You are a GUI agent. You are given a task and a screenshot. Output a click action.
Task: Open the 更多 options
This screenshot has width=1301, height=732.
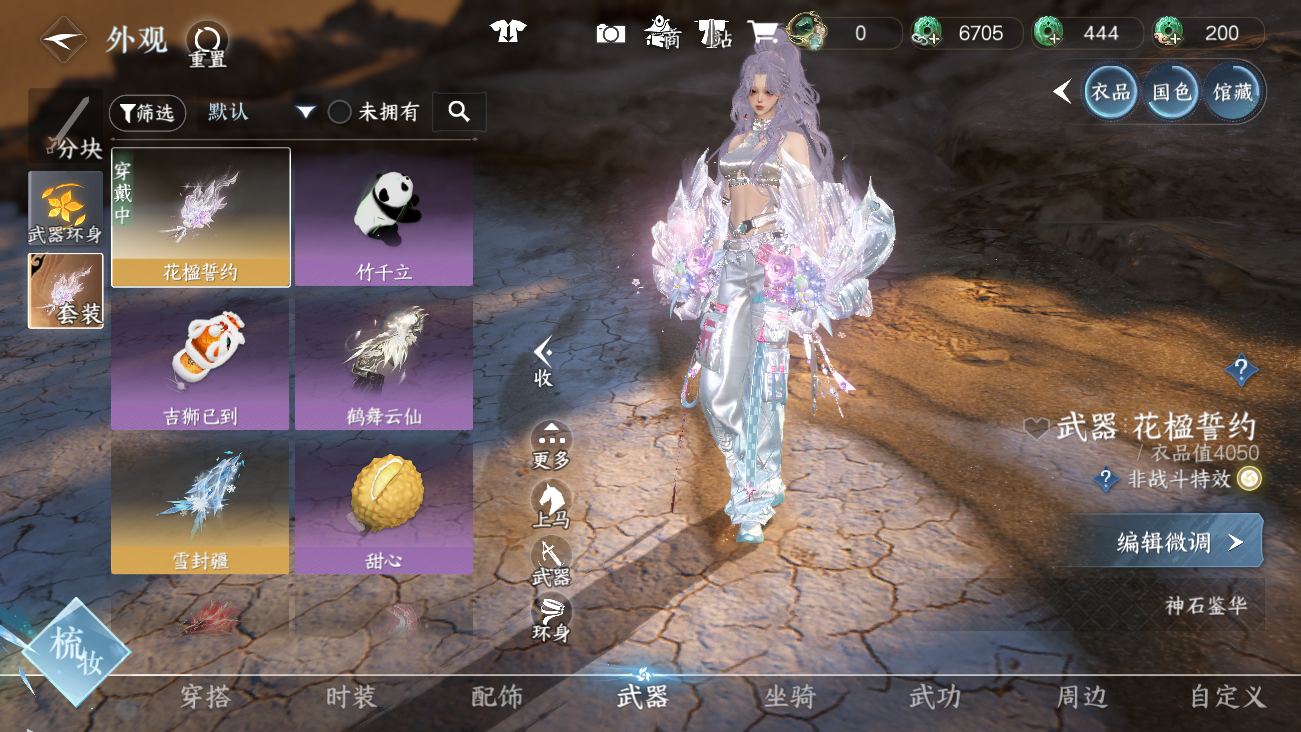(551, 446)
